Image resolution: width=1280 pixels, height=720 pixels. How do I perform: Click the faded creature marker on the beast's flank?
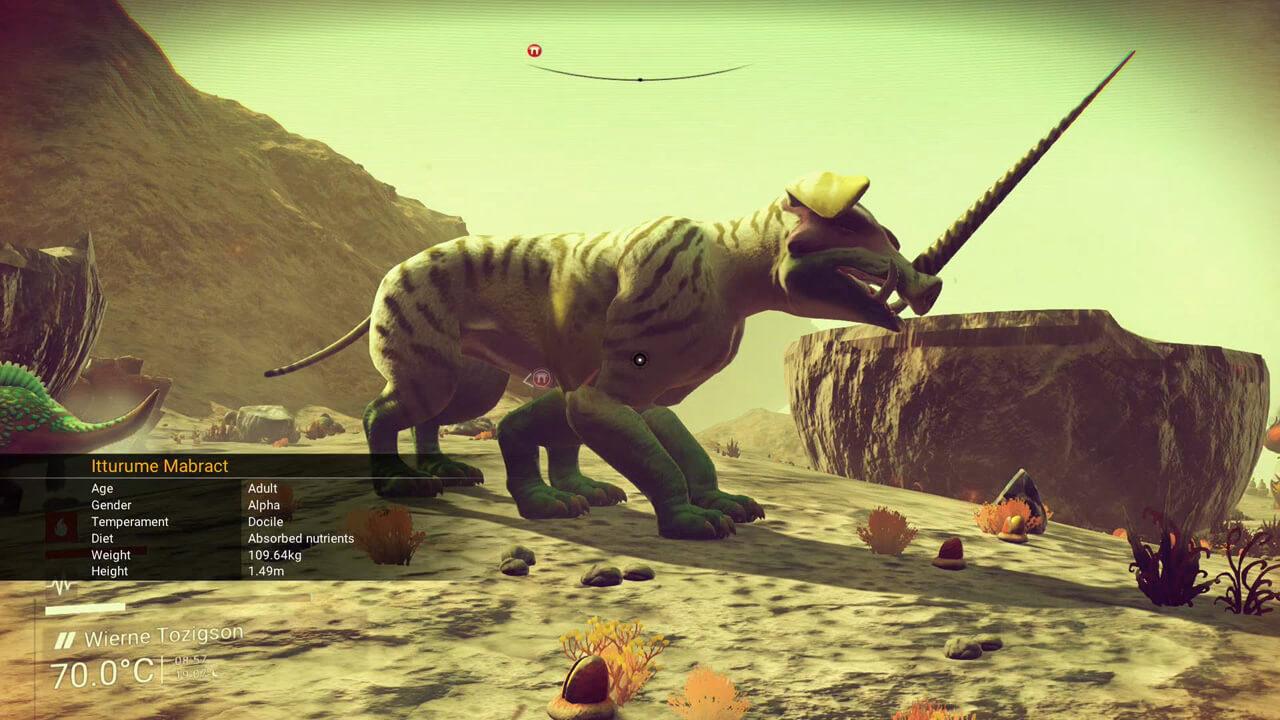(x=540, y=380)
